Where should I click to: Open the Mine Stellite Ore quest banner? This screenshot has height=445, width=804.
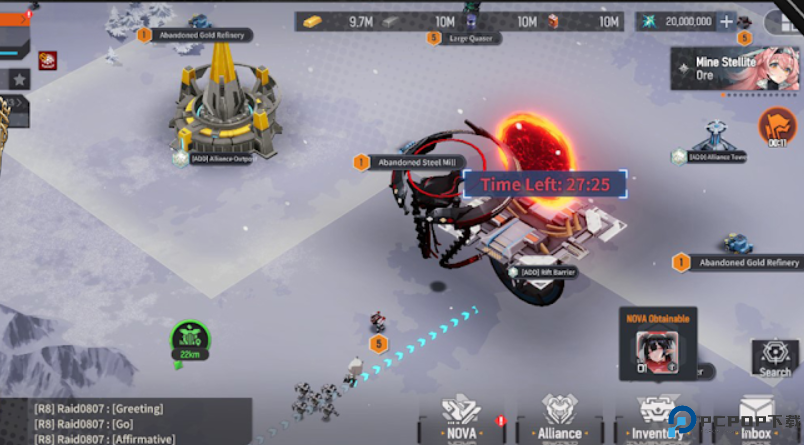[738, 69]
